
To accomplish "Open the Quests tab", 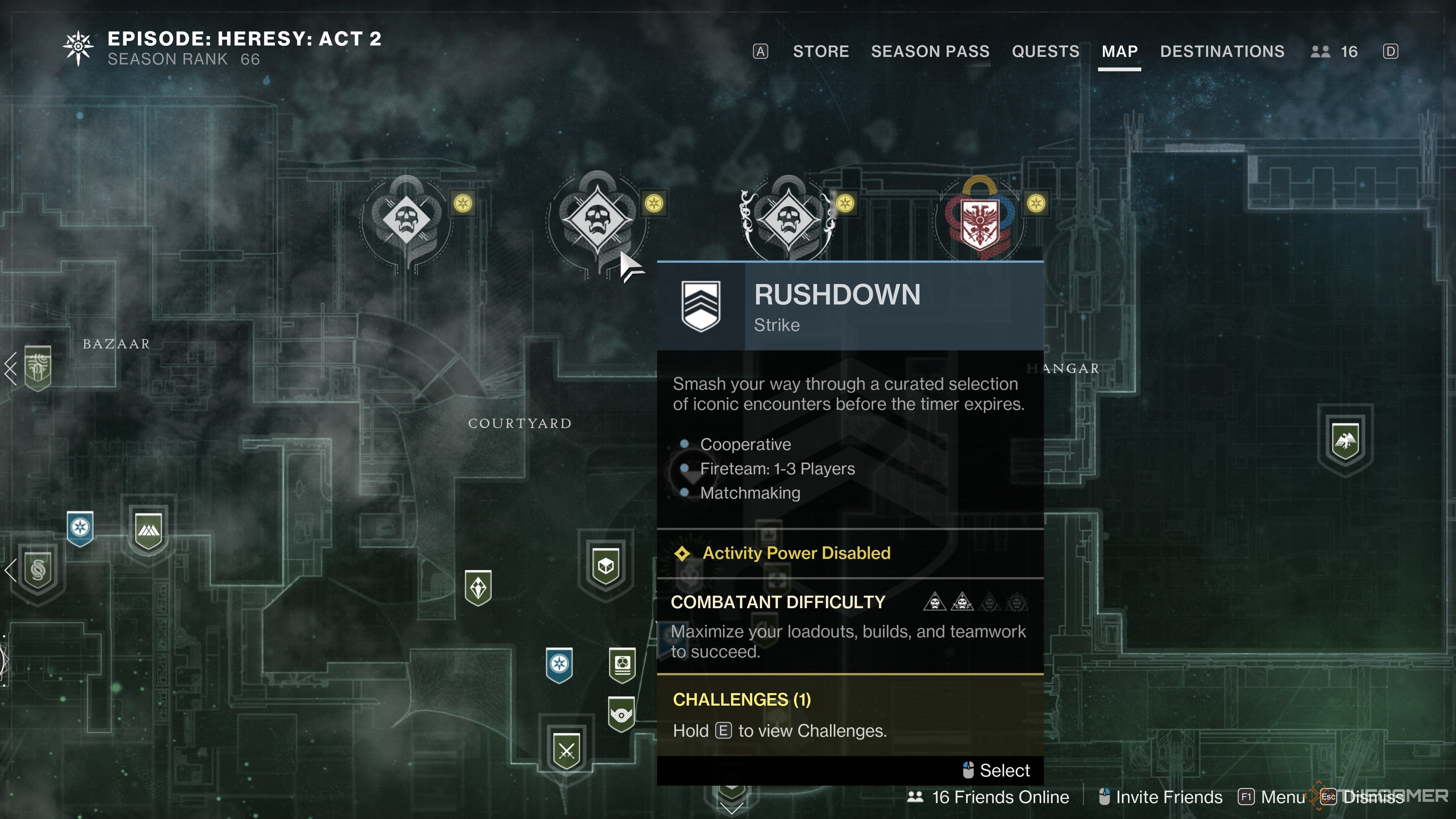I will 1045,52.
